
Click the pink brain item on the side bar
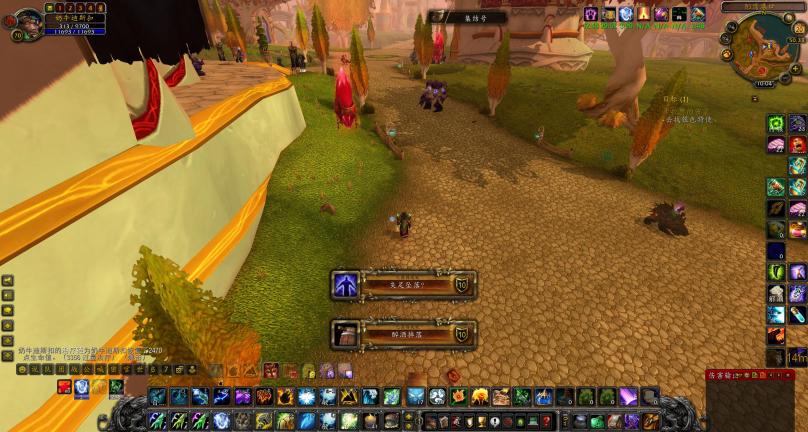776,145
